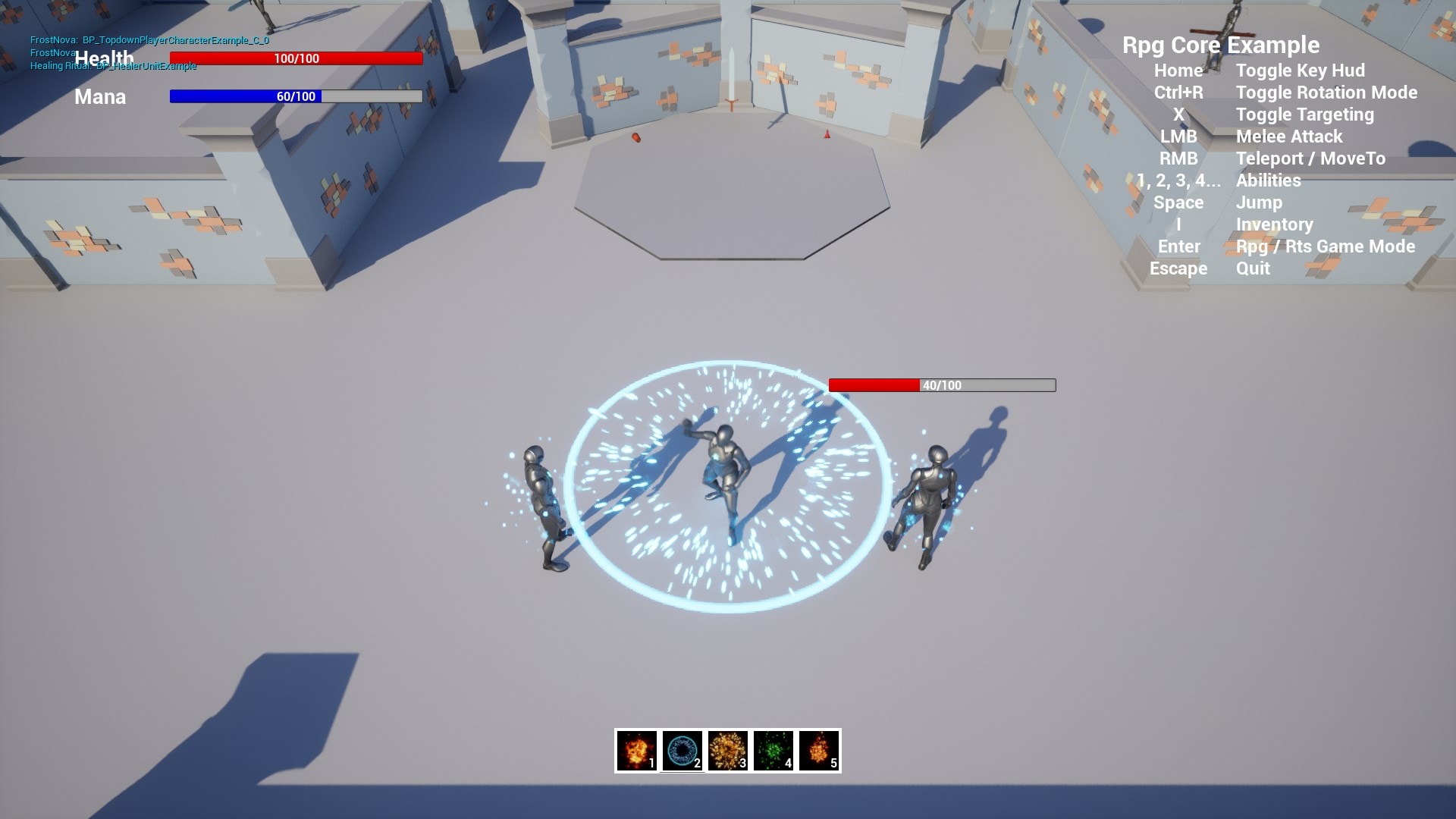Click the enemy health bar showing 40/100
The height and width of the screenshot is (819, 1456).
tap(943, 385)
